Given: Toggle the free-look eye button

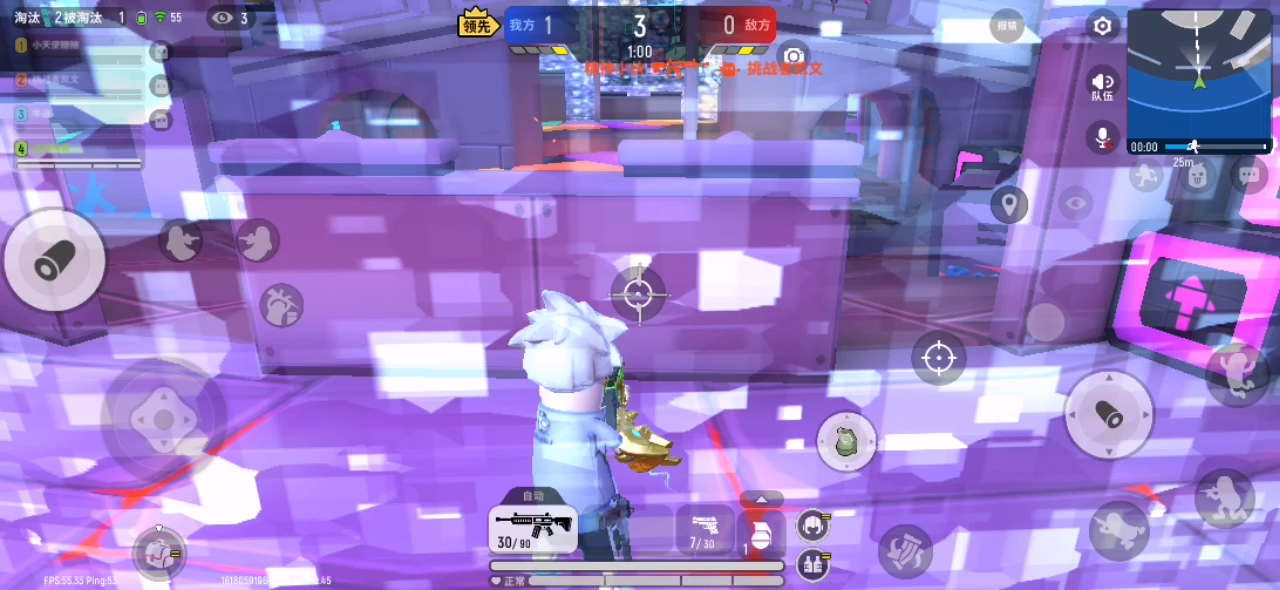Looking at the screenshot, I should [x=1075, y=204].
